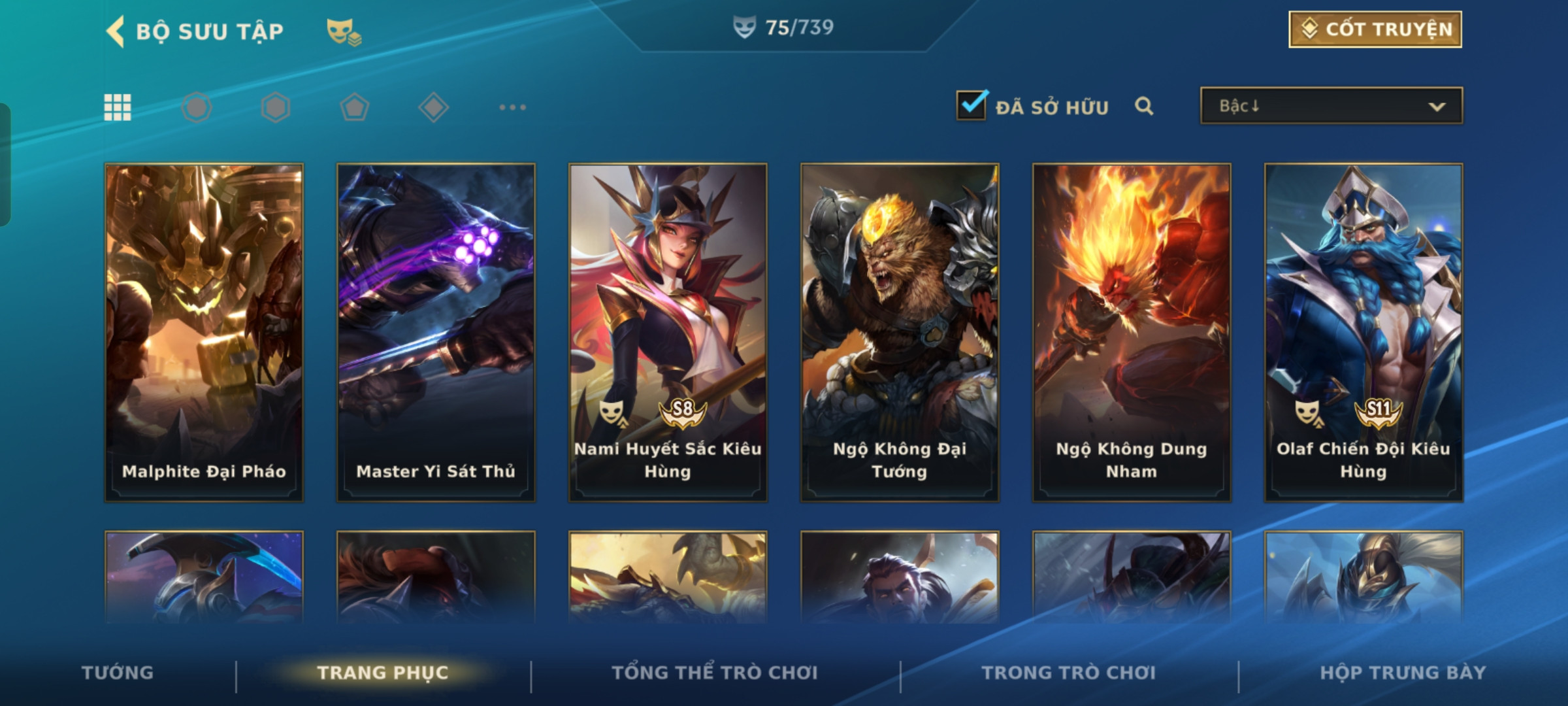
Task: Switch to the Tướng tab
Action: 118,673
